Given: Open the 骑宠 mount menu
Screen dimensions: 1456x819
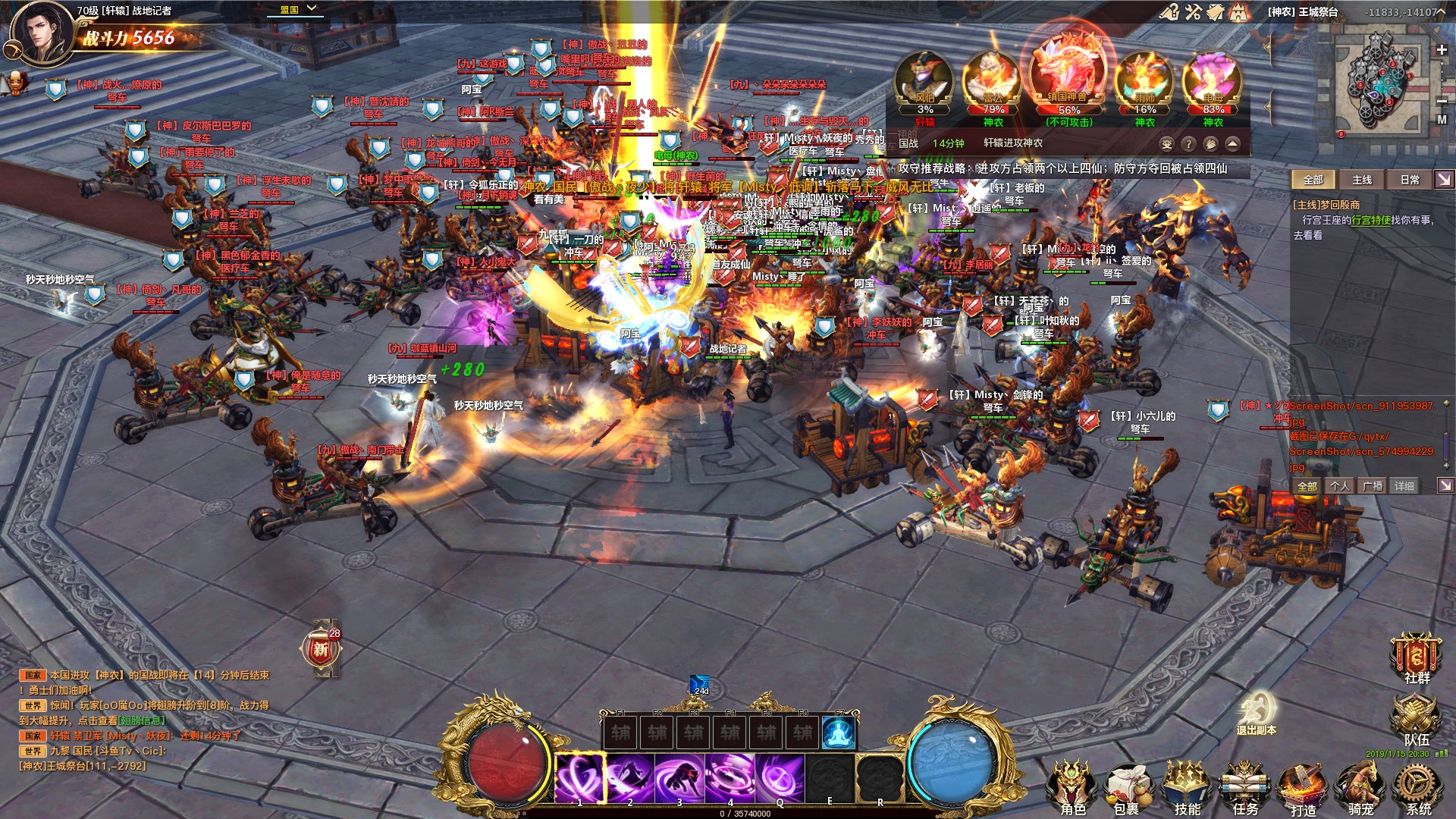Looking at the screenshot, I should 1360,789.
